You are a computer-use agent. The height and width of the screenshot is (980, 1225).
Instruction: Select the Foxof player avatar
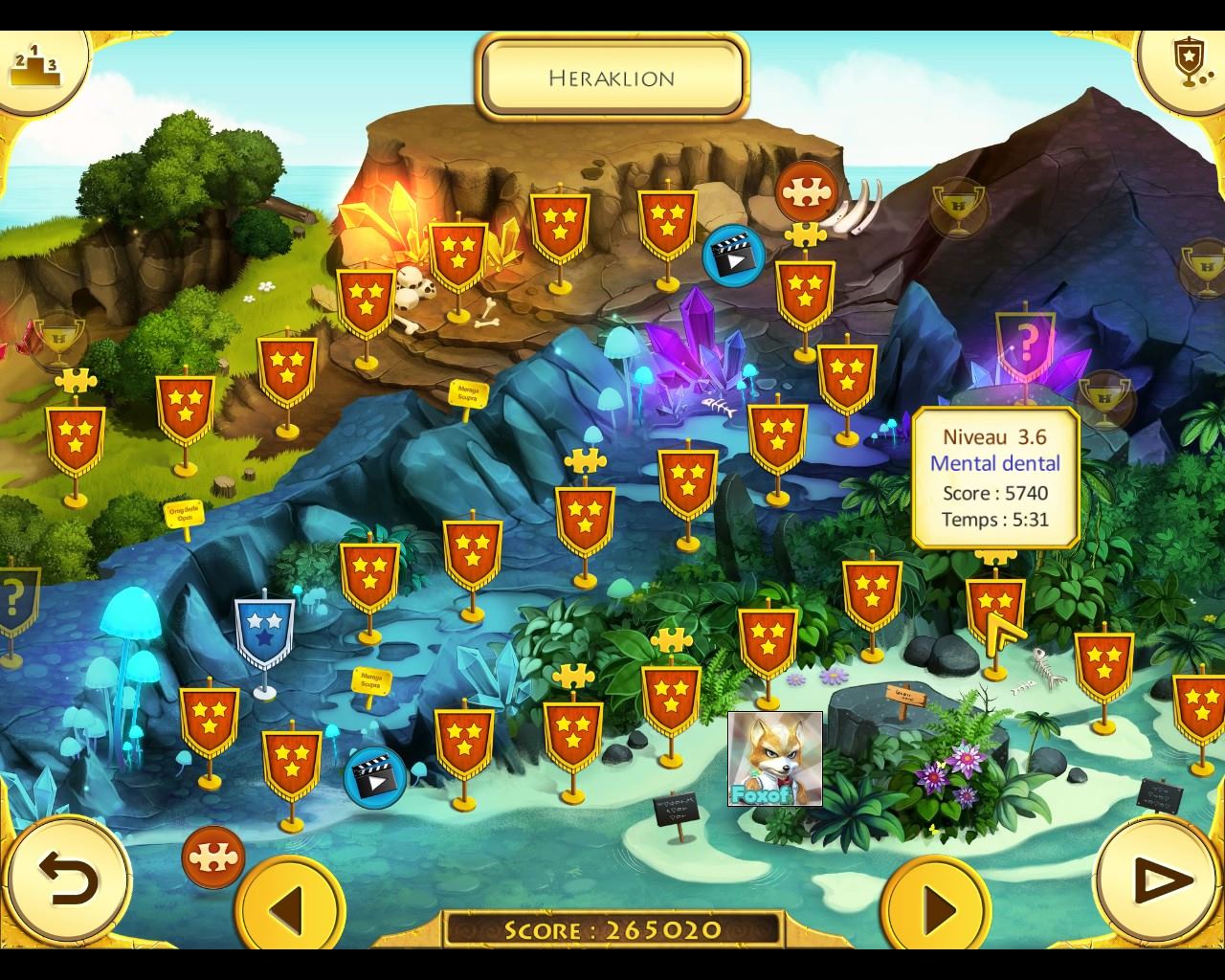point(775,759)
